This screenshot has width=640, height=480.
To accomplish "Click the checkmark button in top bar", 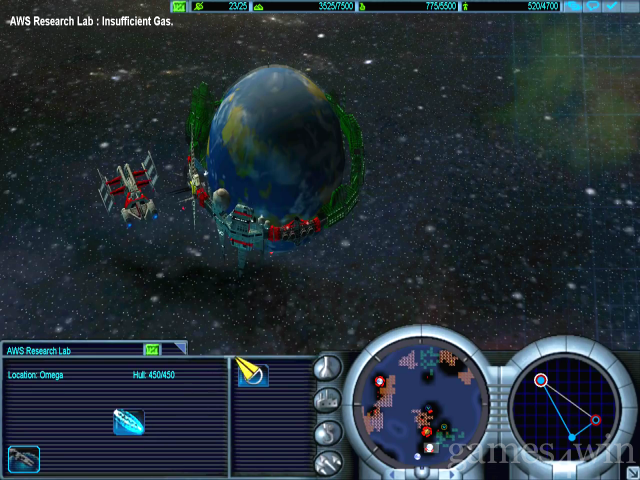I will coord(612,6).
